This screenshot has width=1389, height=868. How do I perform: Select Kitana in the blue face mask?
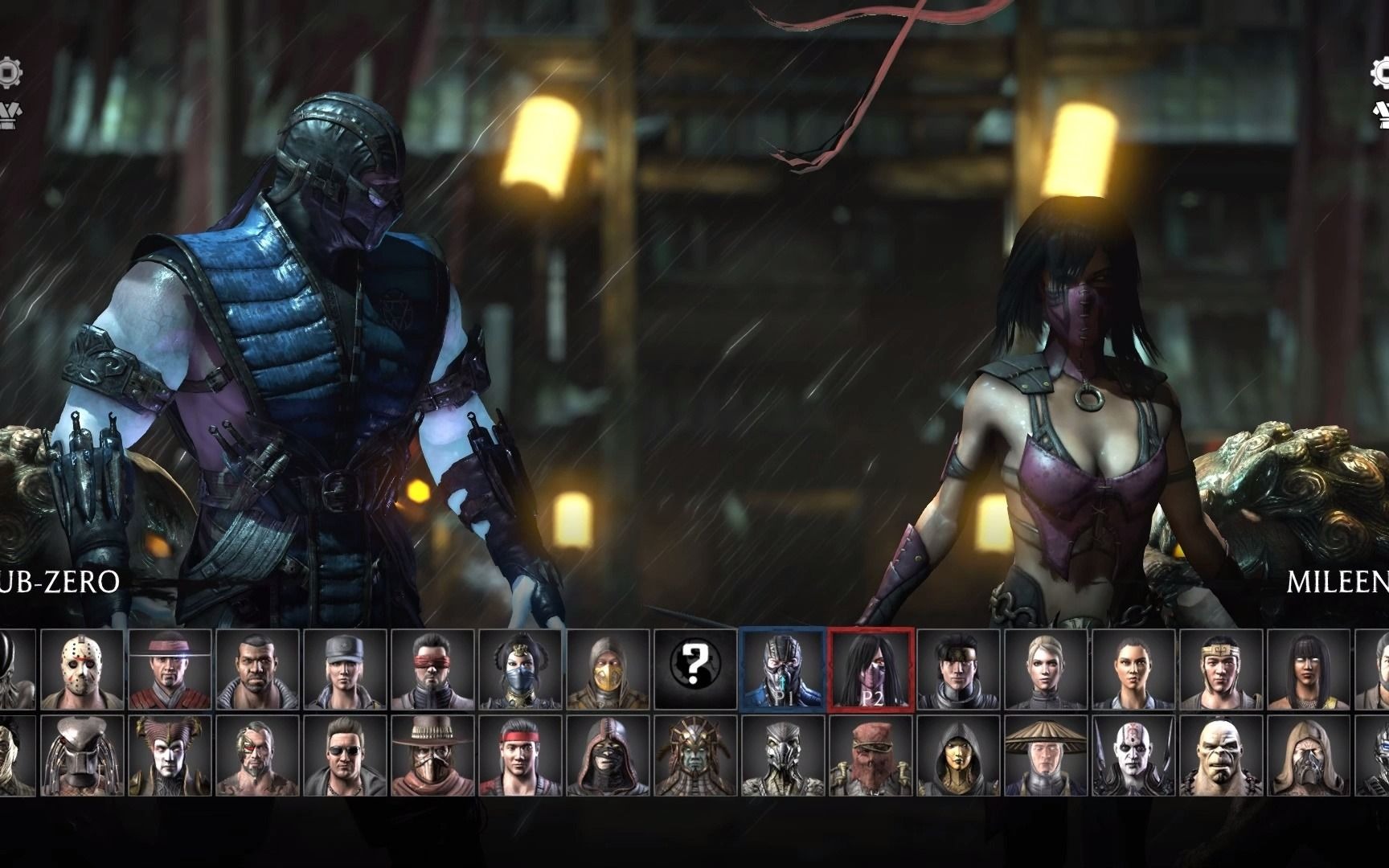(521, 669)
